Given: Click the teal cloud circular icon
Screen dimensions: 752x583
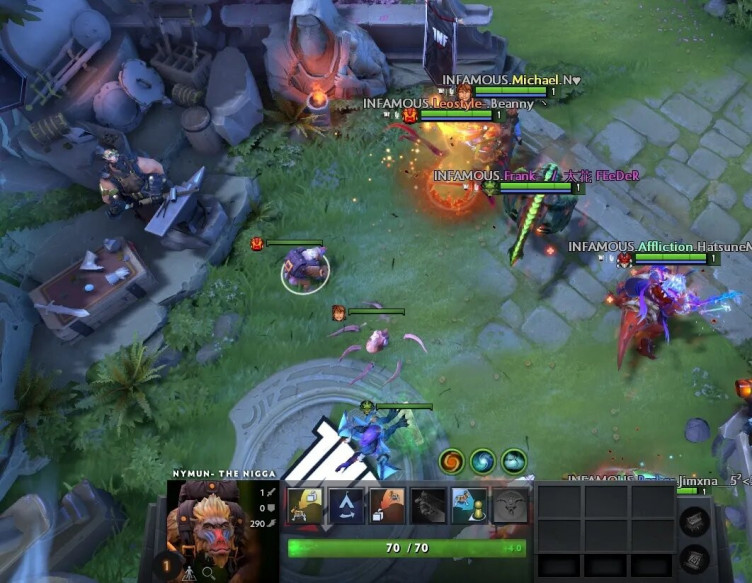Looking at the screenshot, I should [x=514, y=461].
